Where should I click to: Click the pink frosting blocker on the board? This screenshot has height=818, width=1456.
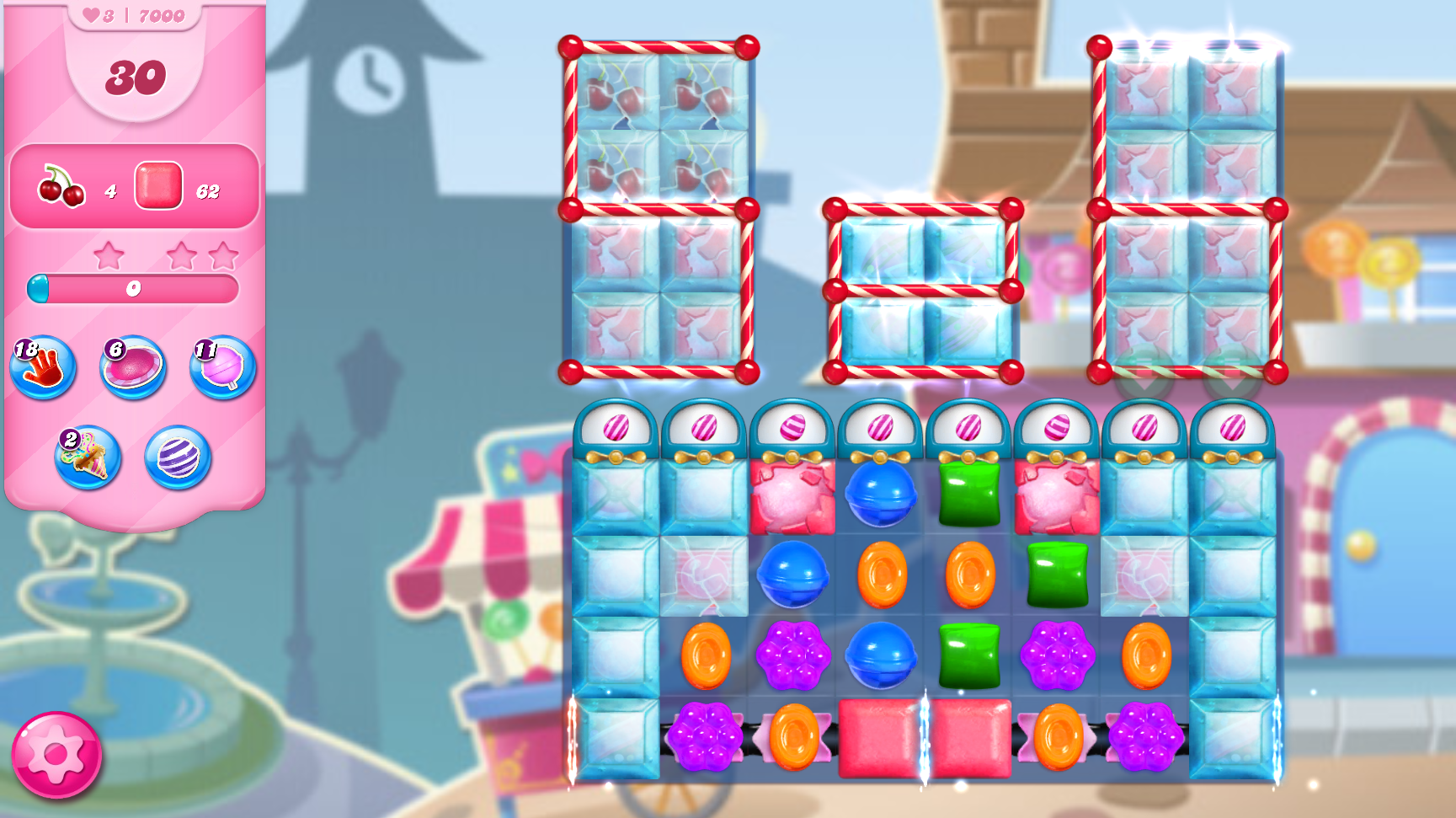tap(792, 497)
